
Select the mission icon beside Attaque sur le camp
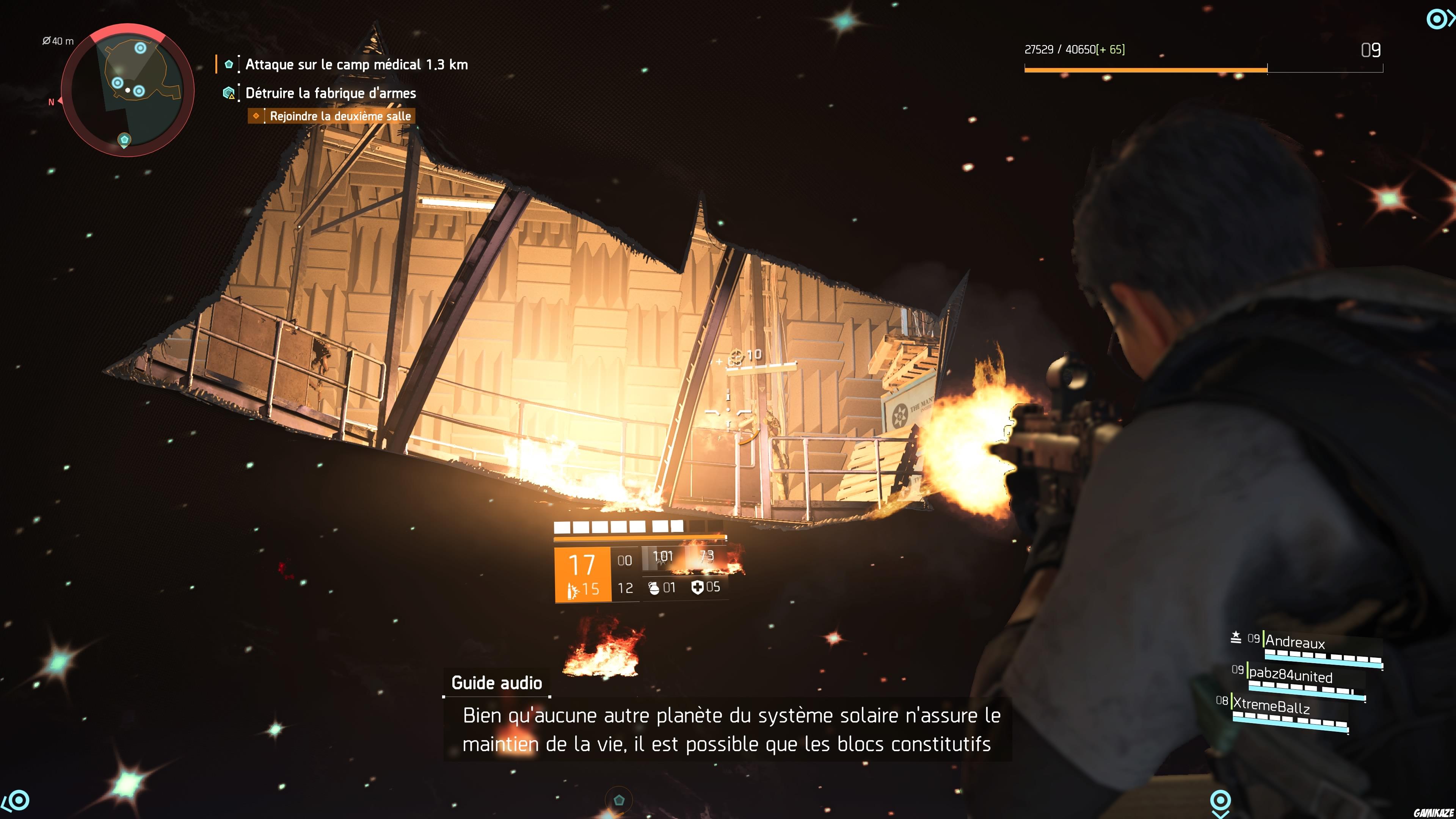(228, 64)
